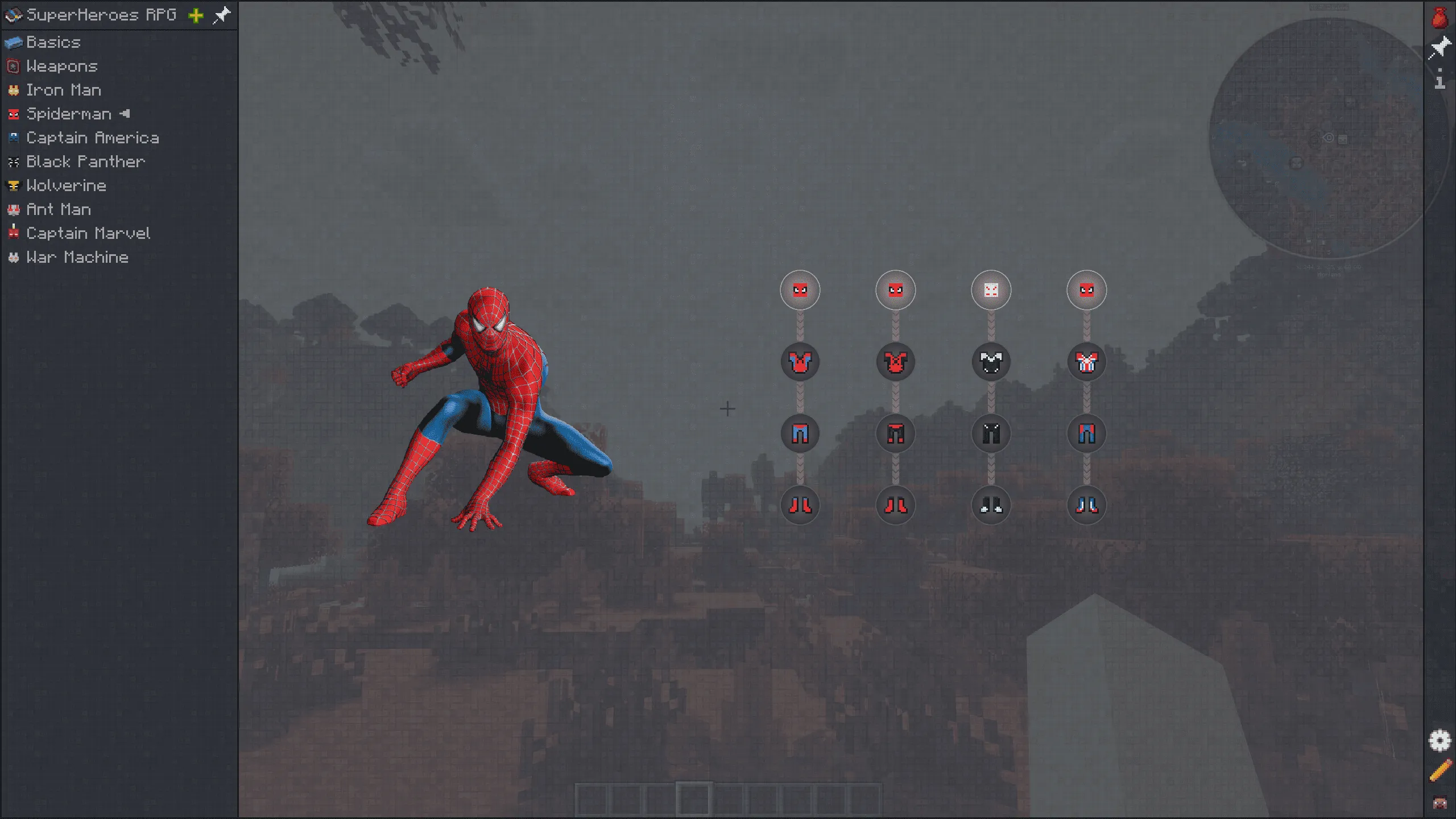The image size is (1456, 819).
Task: Open the Weapons category via its icon
Action: (x=13, y=66)
